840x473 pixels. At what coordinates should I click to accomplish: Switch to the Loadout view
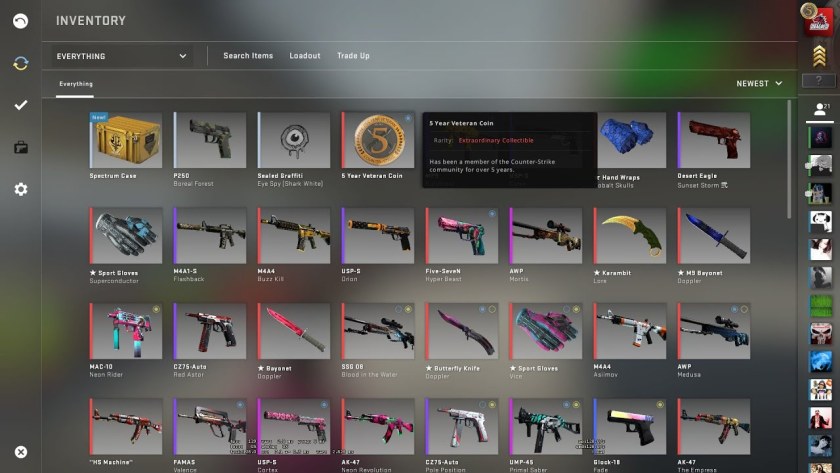305,56
